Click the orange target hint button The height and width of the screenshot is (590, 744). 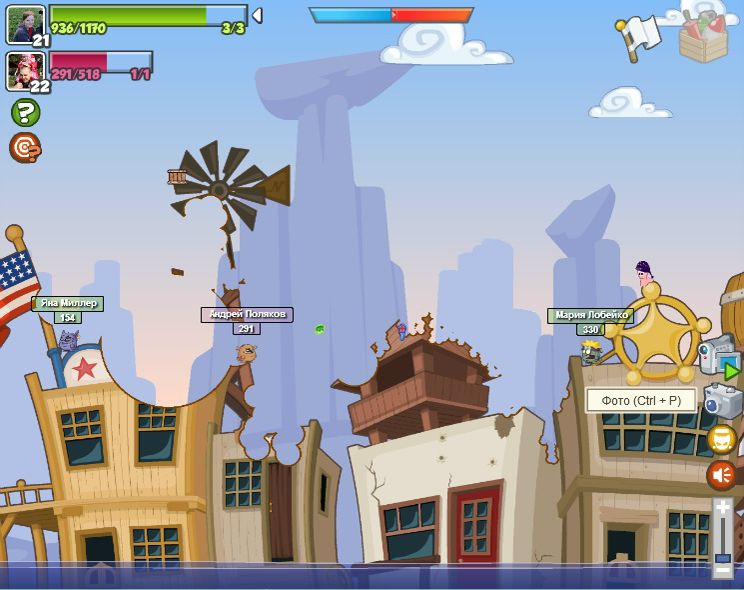24,148
